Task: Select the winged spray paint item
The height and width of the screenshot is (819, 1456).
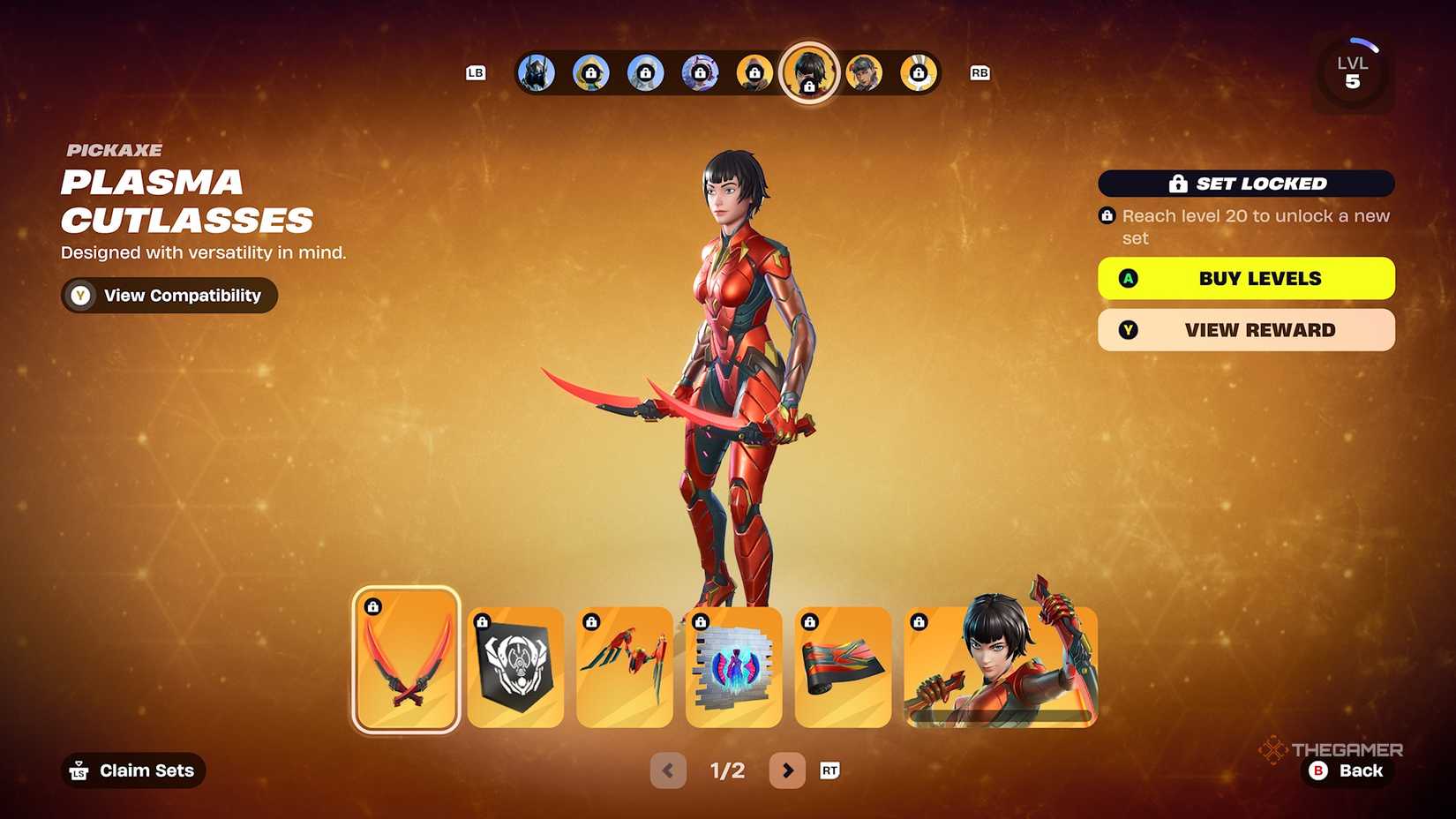Action: tap(733, 665)
